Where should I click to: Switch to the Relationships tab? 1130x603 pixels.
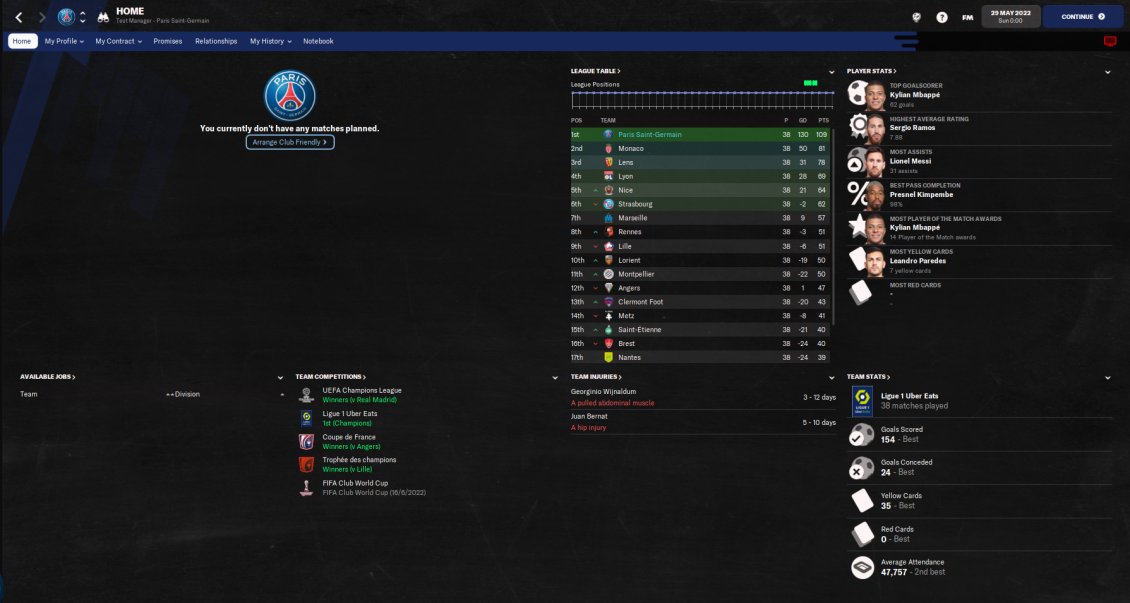point(216,41)
